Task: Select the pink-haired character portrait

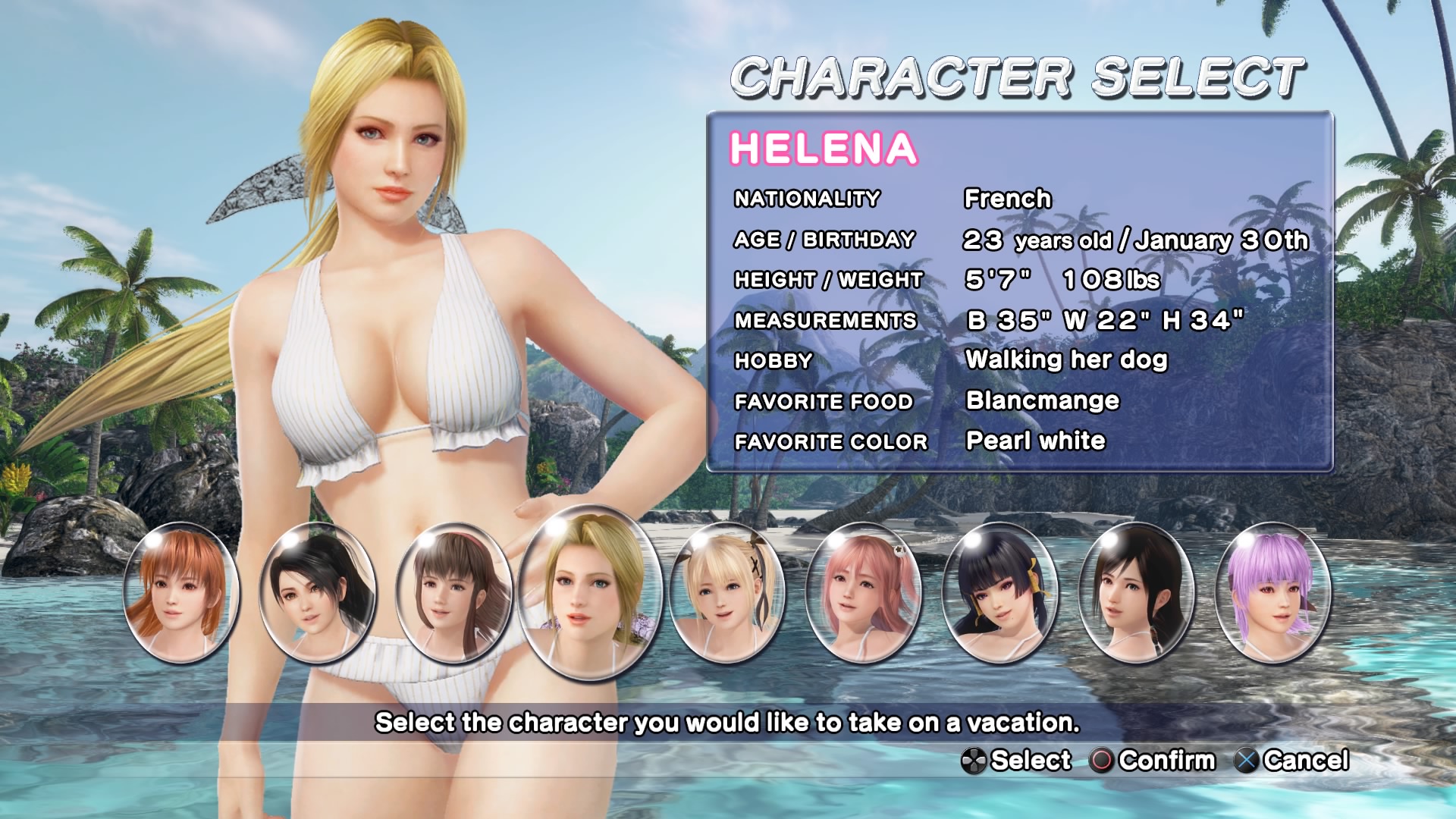Action: click(x=863, y=593)
